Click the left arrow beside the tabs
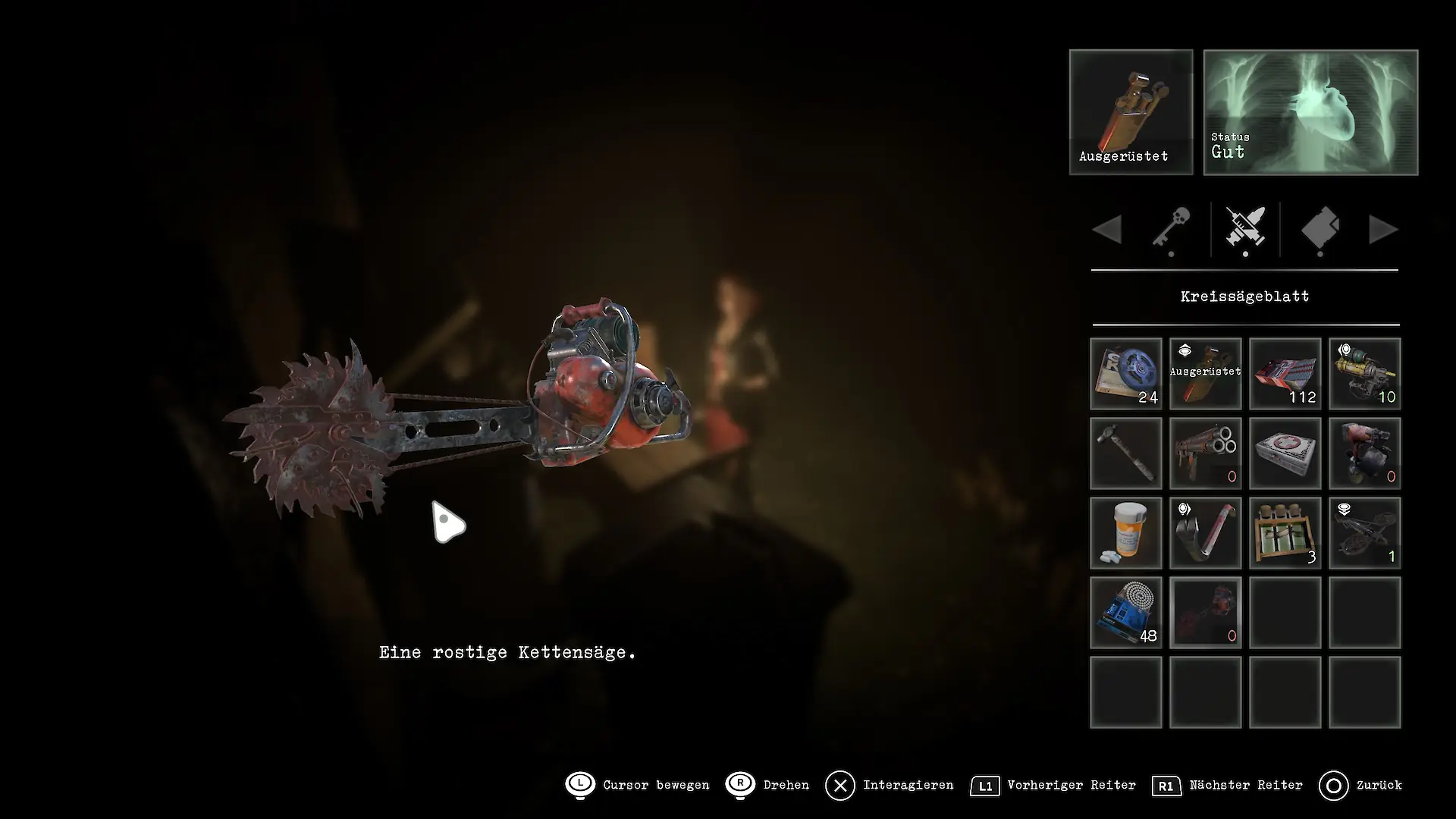 pos(1108,230)
